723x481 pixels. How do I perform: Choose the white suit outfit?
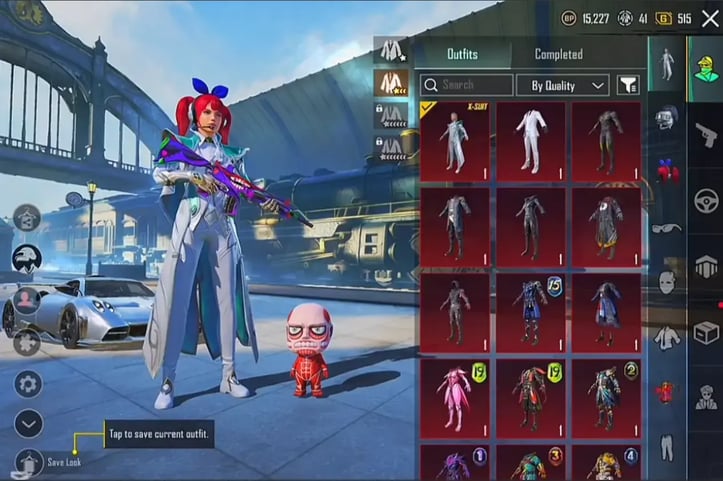(530, 141)
